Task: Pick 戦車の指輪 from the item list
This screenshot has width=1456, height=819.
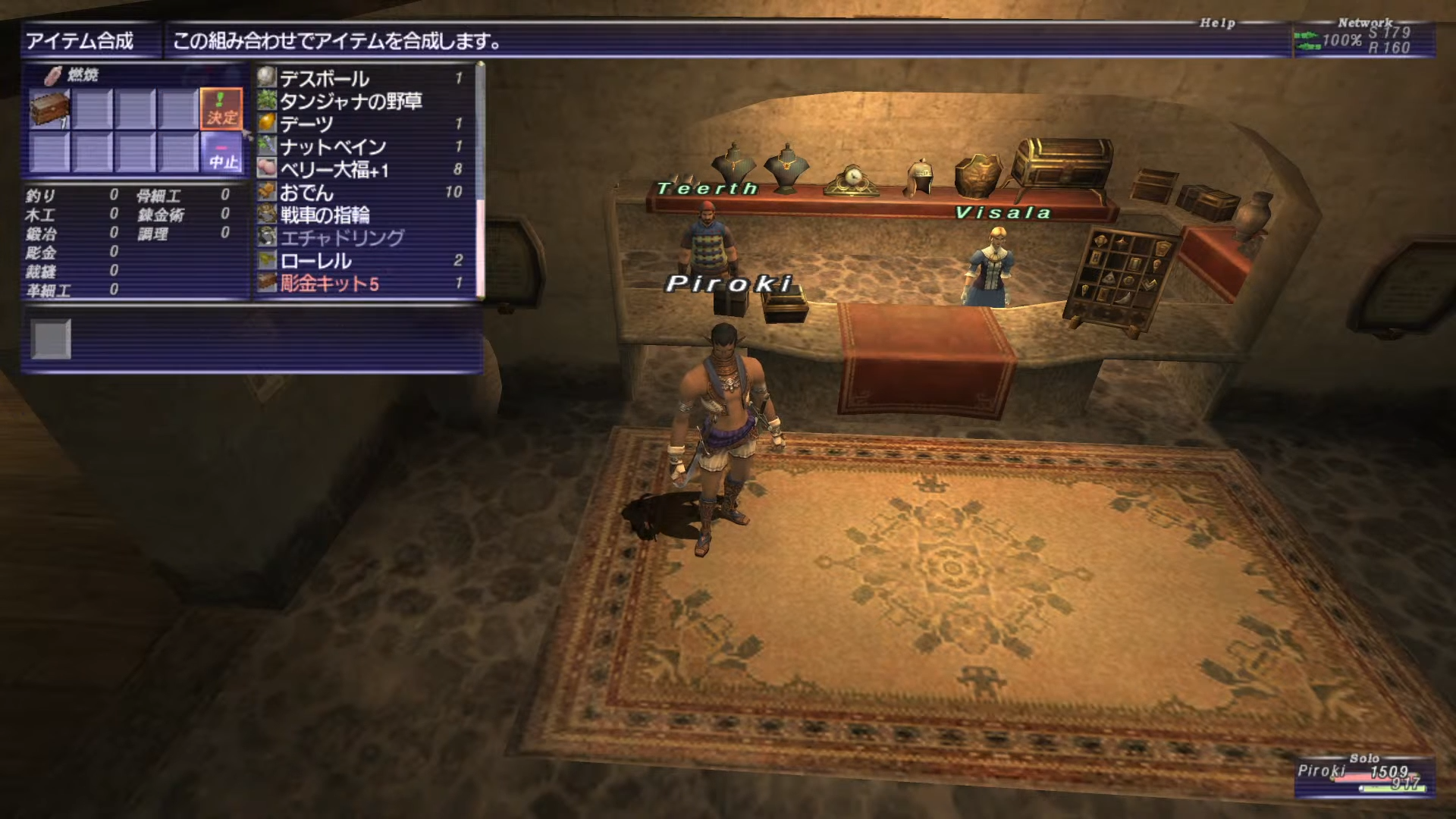Action: (x=325, y=215)
